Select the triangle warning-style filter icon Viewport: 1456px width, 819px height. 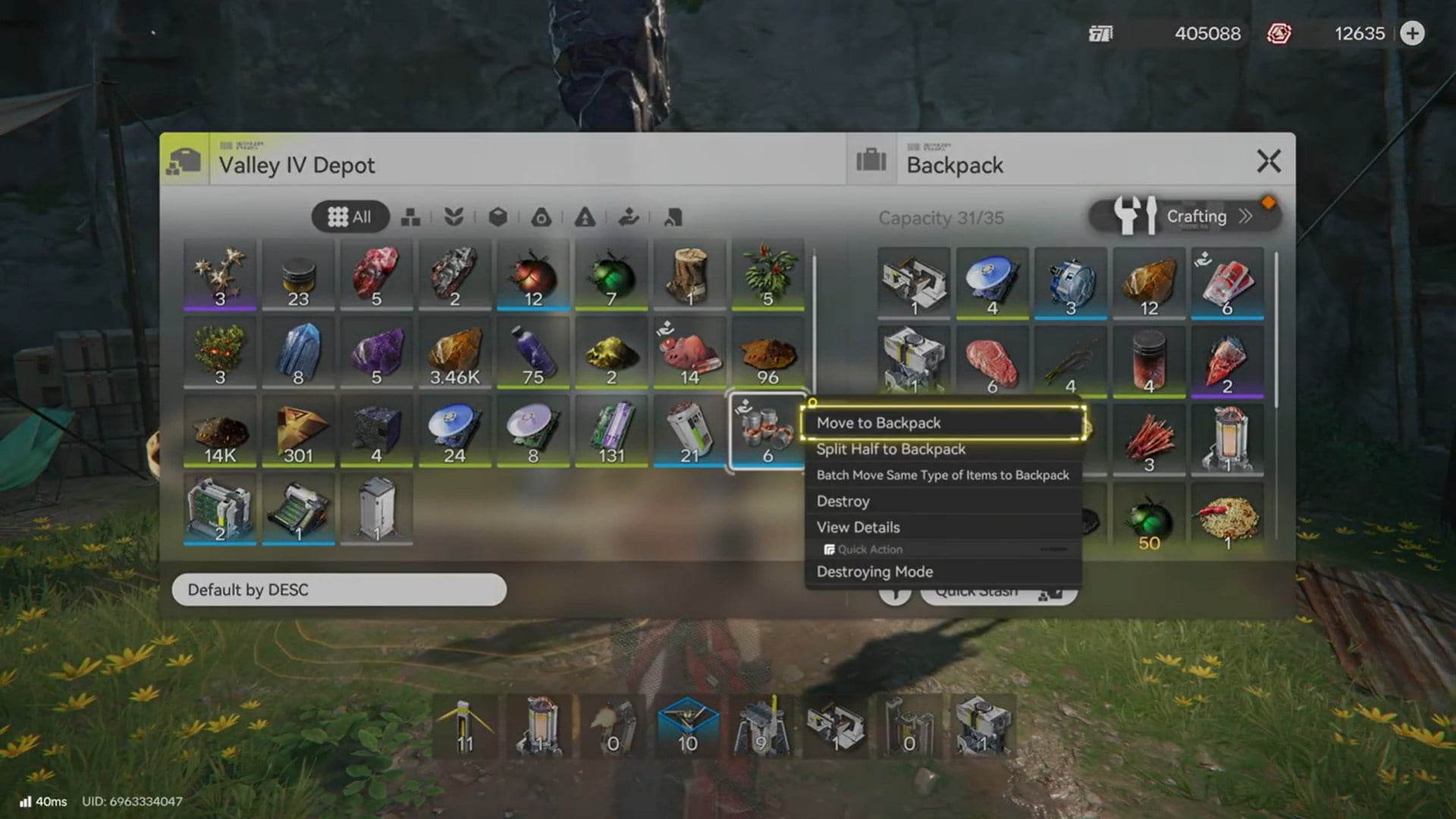pyautogui.click(x=585, y=218)
